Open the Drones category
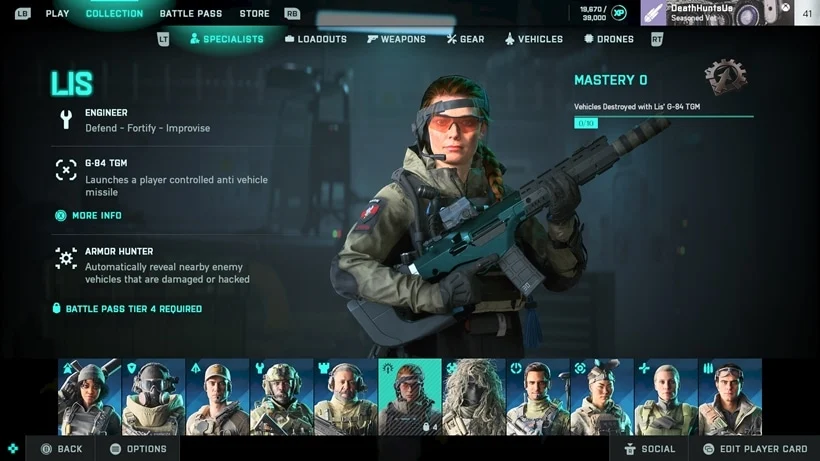Image resolution: width=820 pixels, height=461 pixels. (x=608, y=39)
